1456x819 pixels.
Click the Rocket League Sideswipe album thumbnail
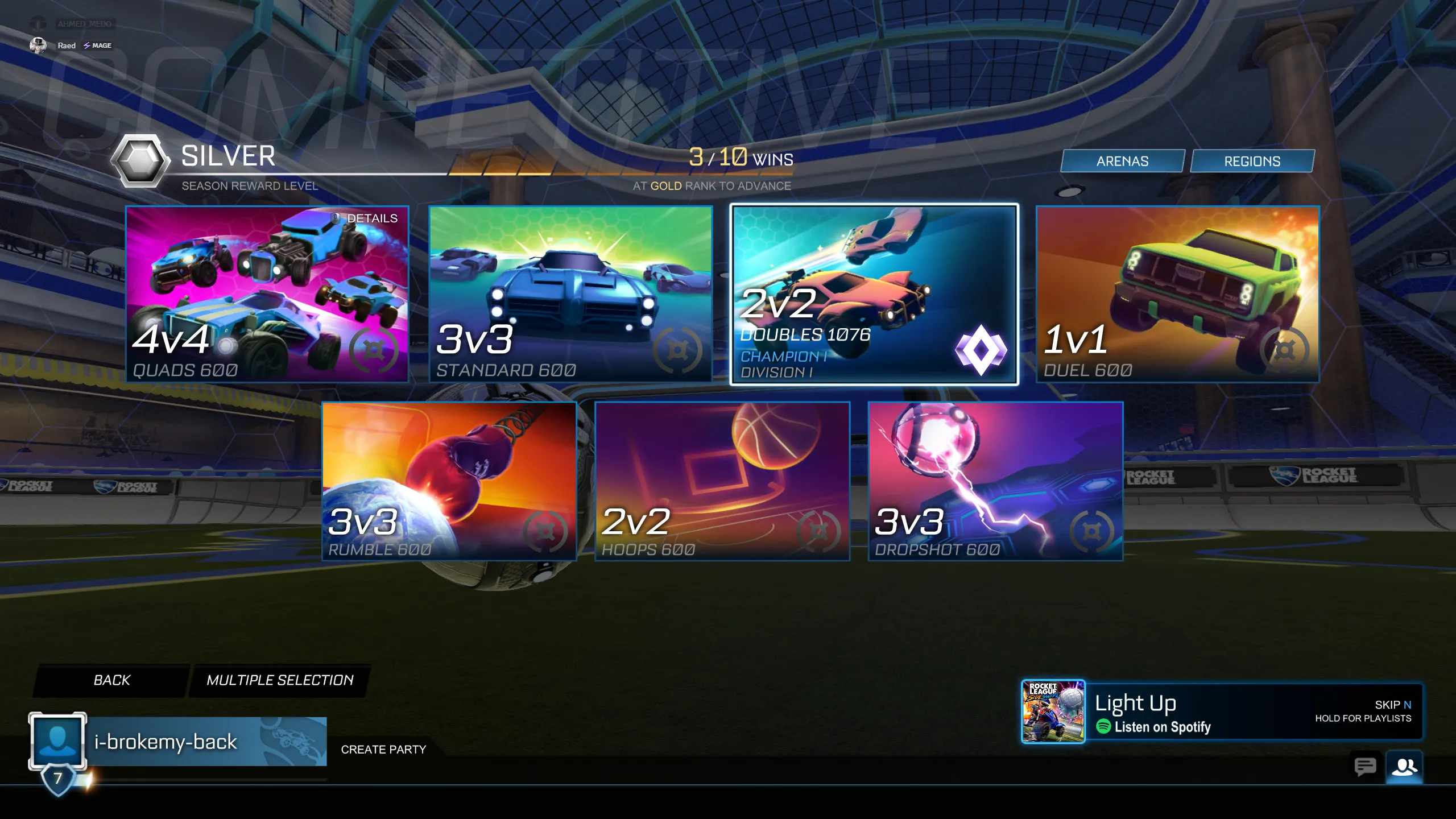[1053, 712]
